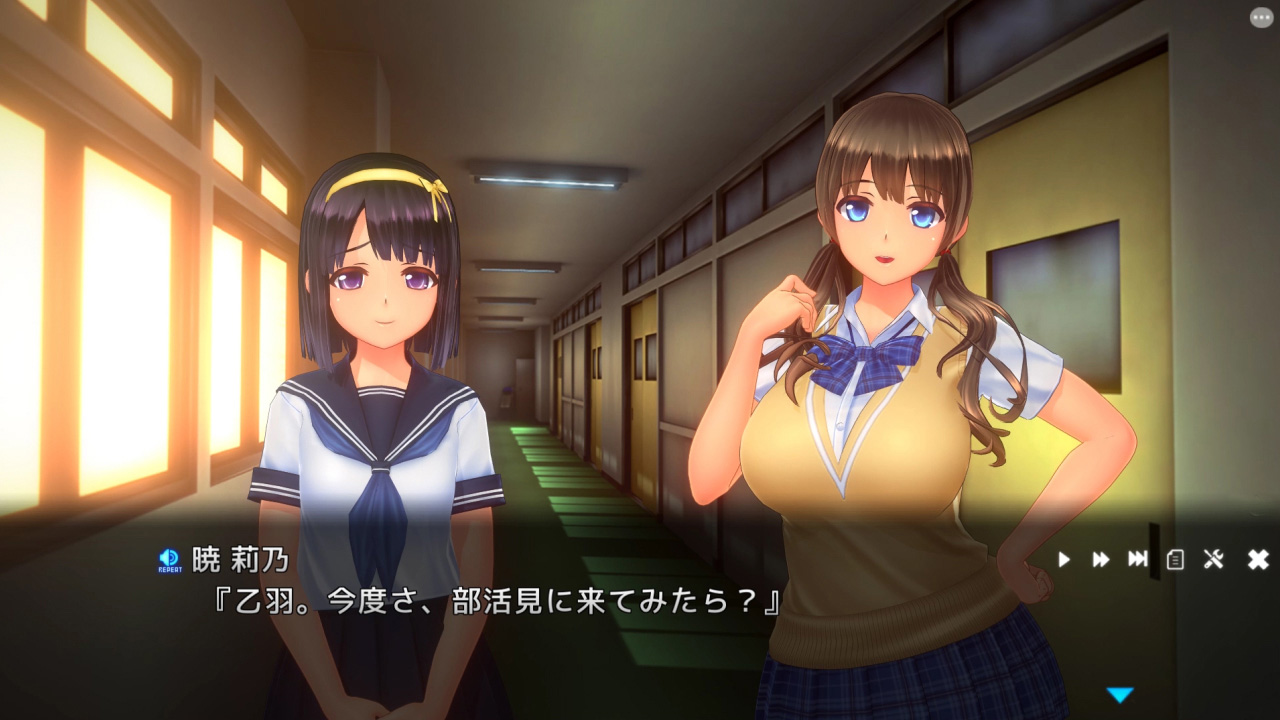Advance dialogue using the blue down arrow
This screenshot has height=720, width=1280.
pos(1120,694)
